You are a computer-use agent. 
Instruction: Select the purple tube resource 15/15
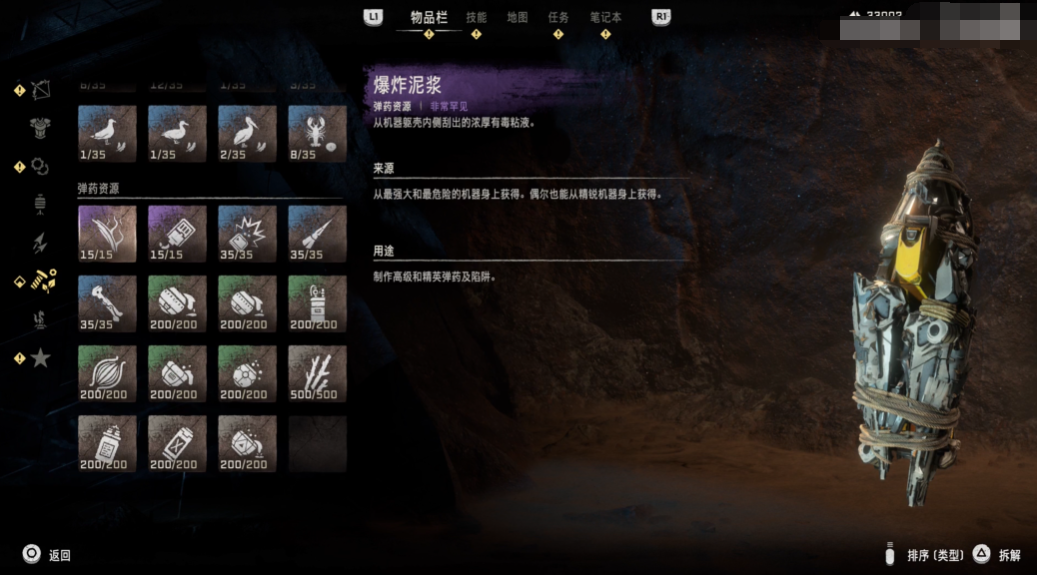(177, 233)
